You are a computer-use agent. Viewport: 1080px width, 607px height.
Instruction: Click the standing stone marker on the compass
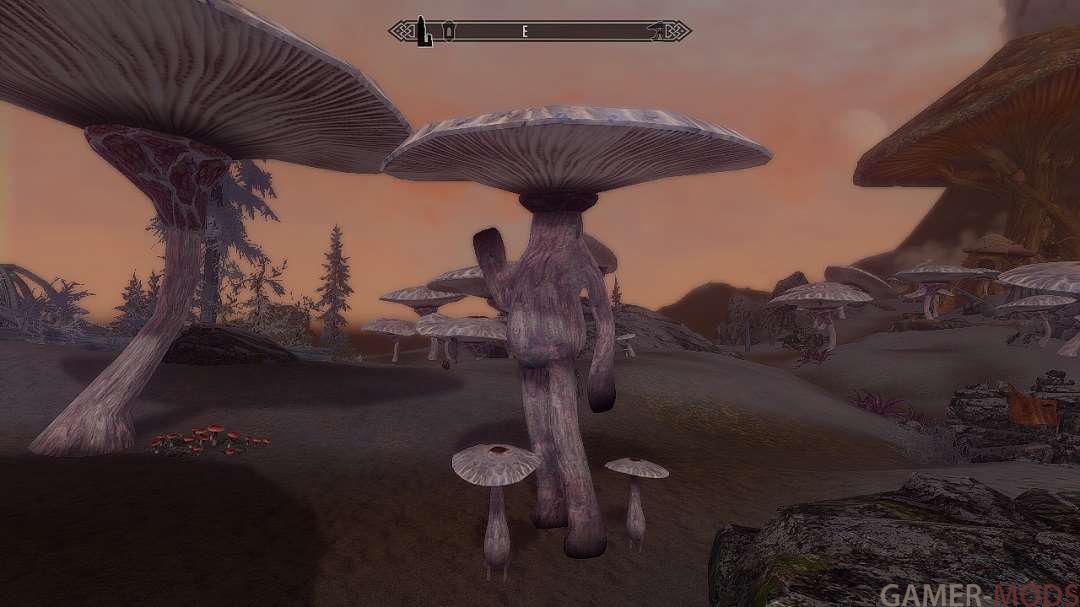click(424, 31)
